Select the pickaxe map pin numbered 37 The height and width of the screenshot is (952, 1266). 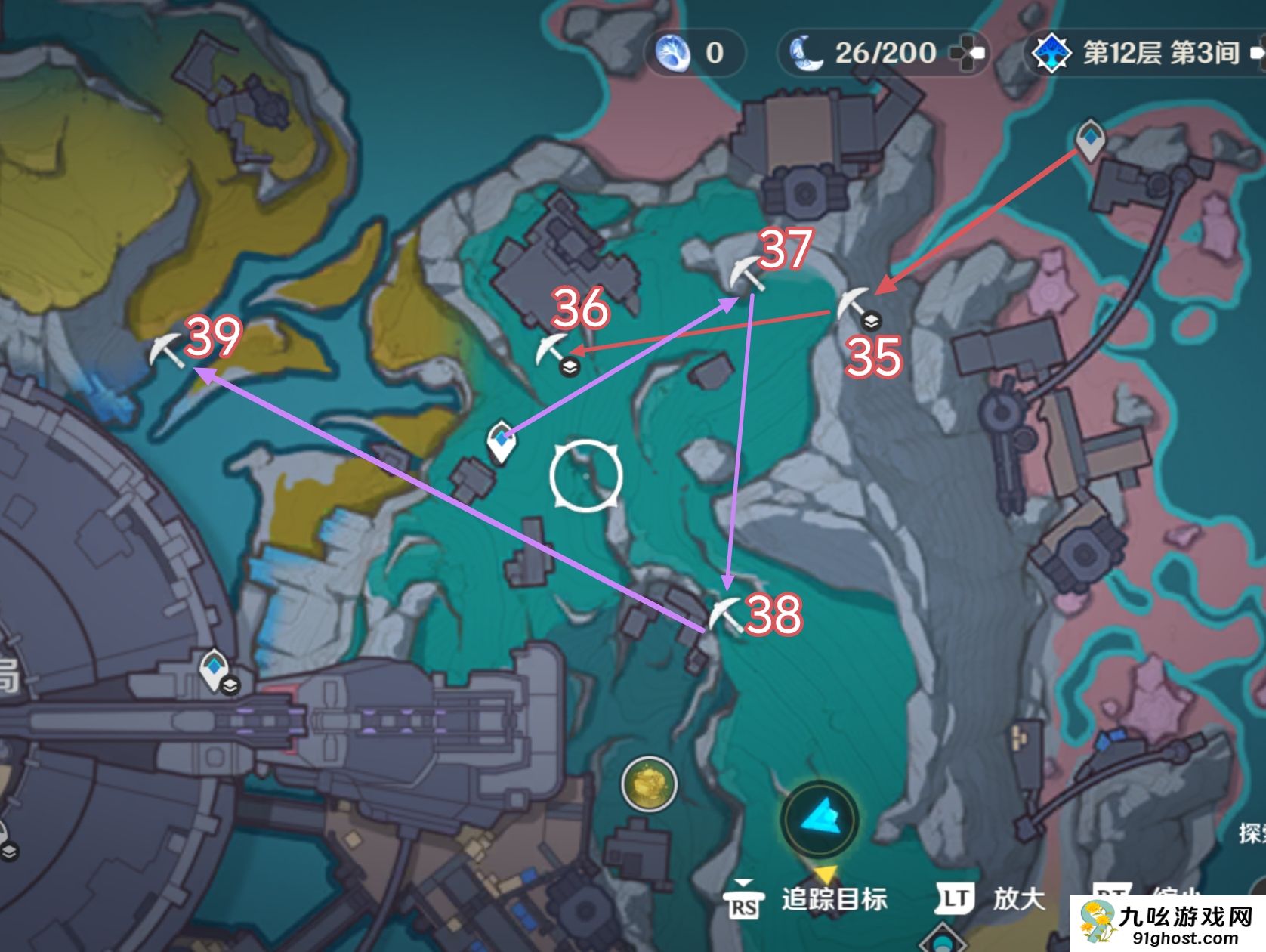point(747,274)
